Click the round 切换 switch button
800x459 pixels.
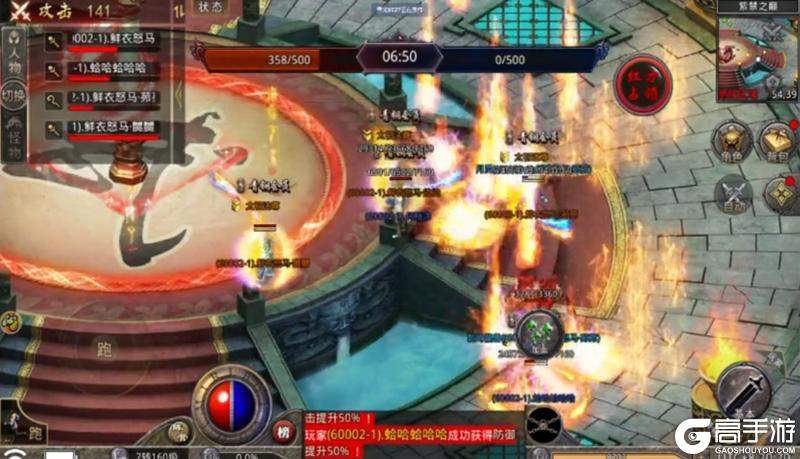click(13, 97)
